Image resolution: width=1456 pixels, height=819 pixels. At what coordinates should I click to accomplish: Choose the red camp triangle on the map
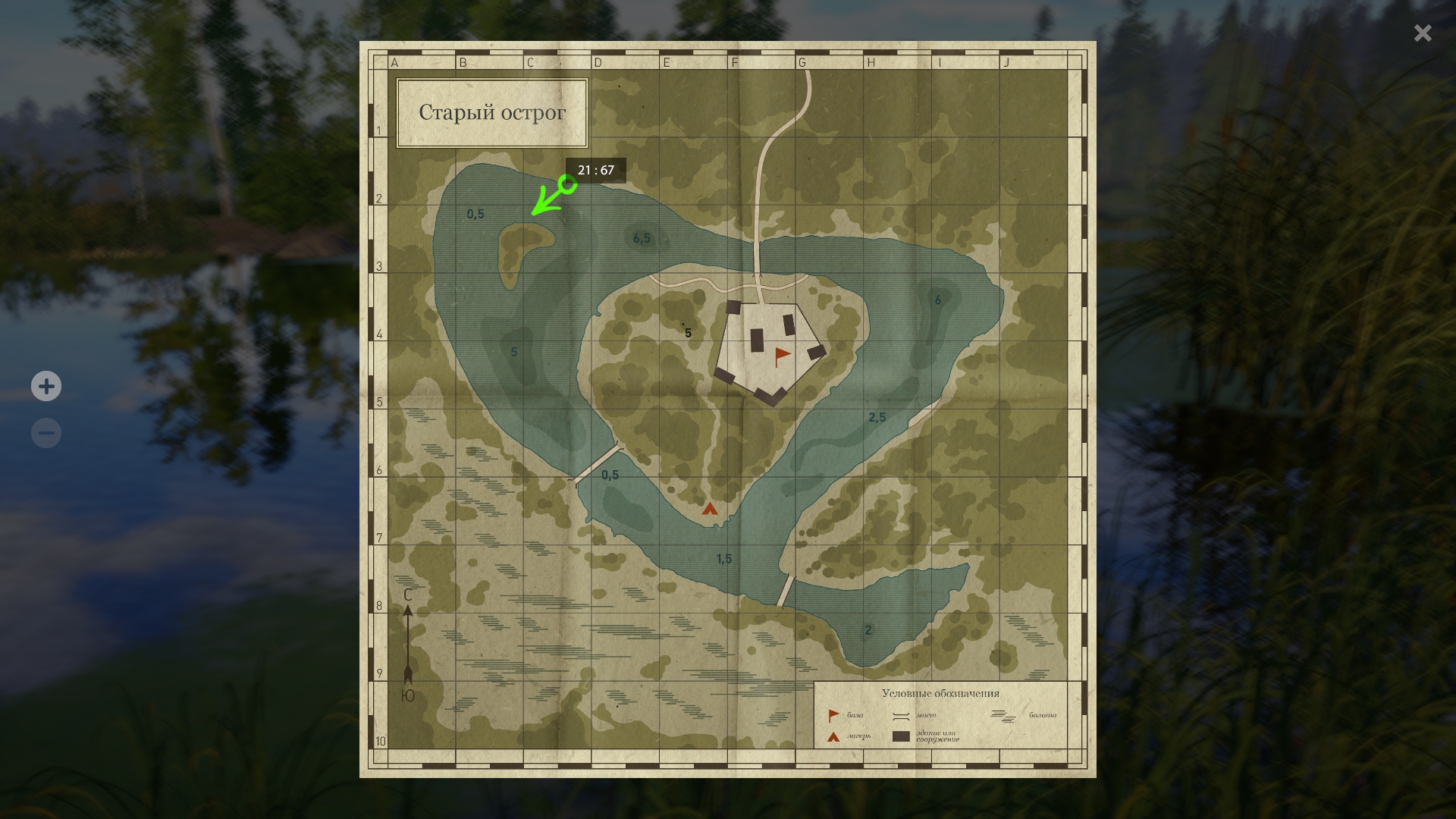pos(710,509)
